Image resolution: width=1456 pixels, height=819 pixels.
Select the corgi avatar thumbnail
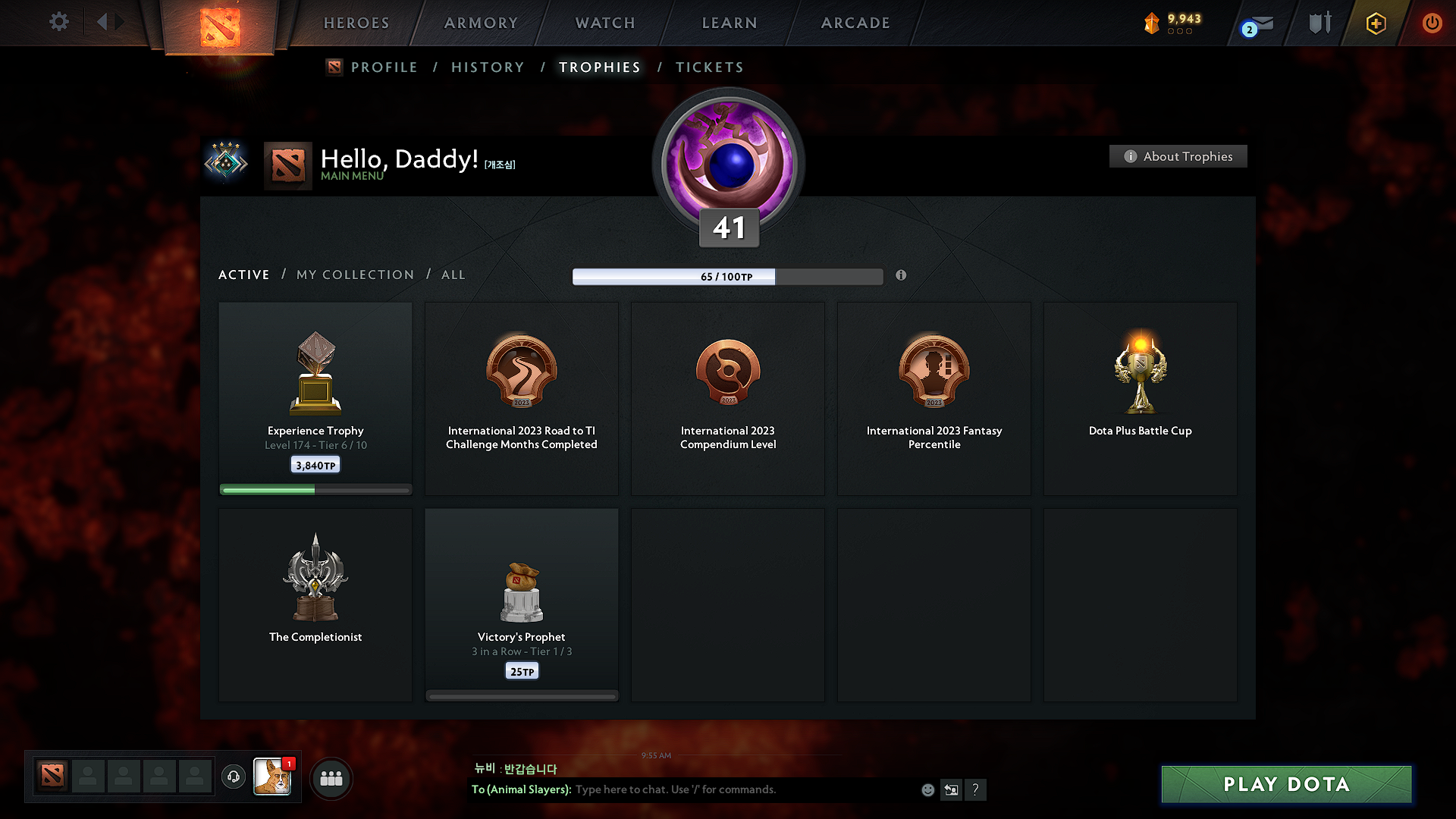point(273,777)
